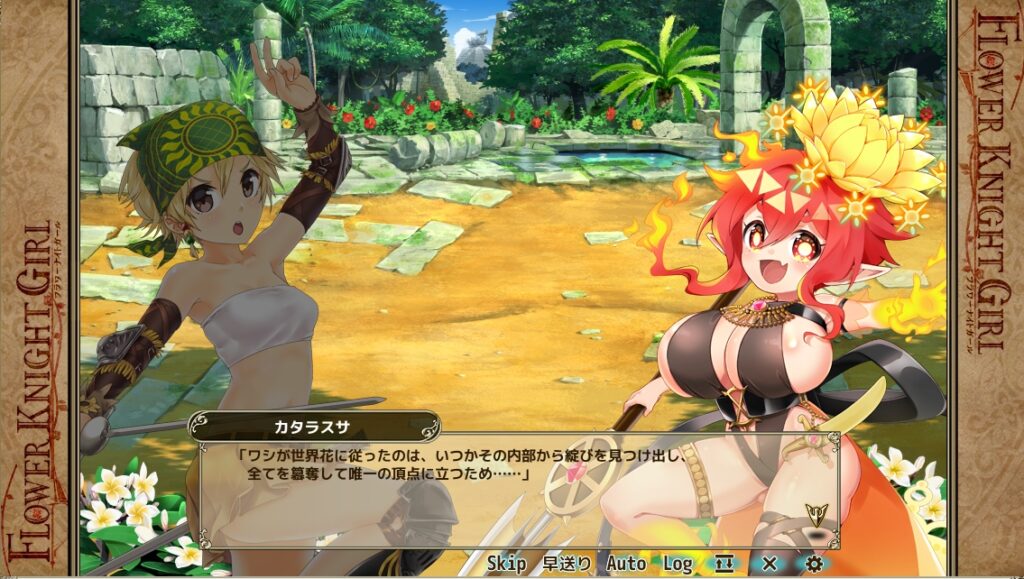Skip the current story scene
Image resolution: width=1024 pixels, height=579 pixels.
click(x=506, y=564)
